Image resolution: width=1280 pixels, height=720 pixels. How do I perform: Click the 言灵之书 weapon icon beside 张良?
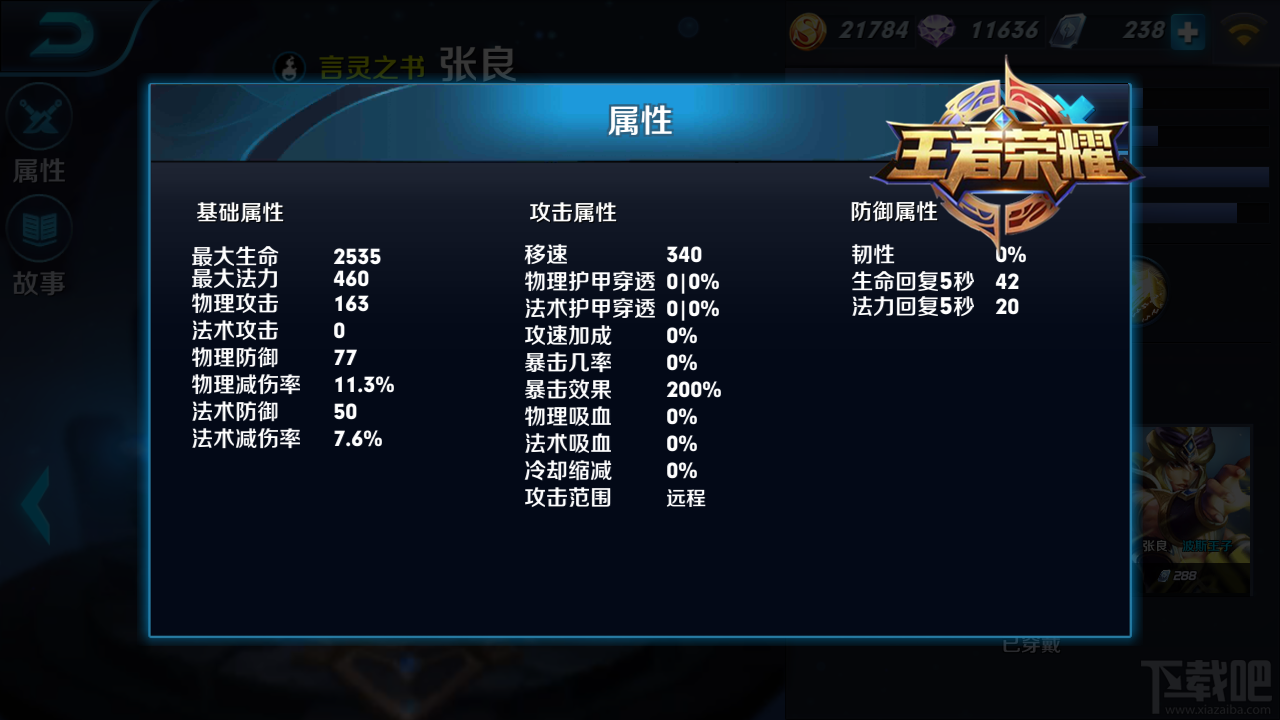point(289,68)
